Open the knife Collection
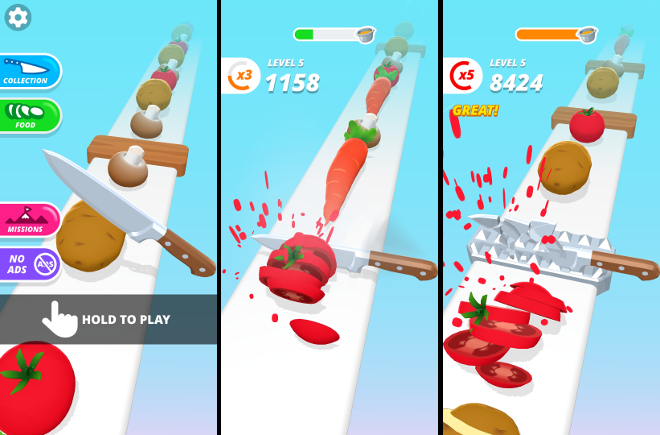Image resolution: width=660 pixels, height=435 pixels. 27,71
